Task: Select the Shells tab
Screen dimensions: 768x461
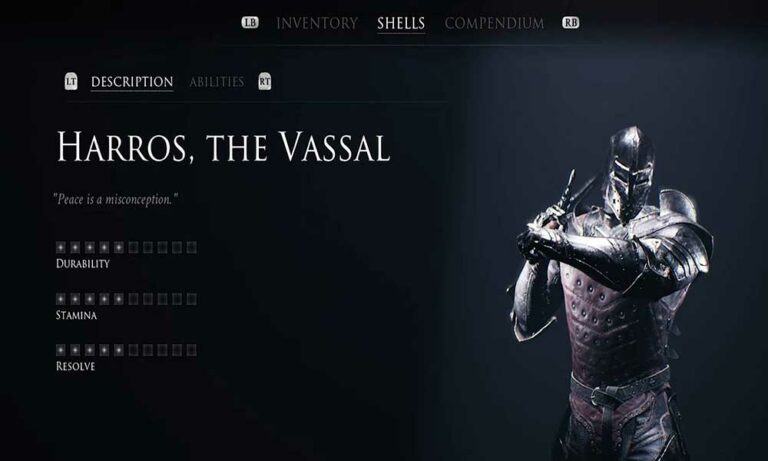Action: (x=401, y=23)
